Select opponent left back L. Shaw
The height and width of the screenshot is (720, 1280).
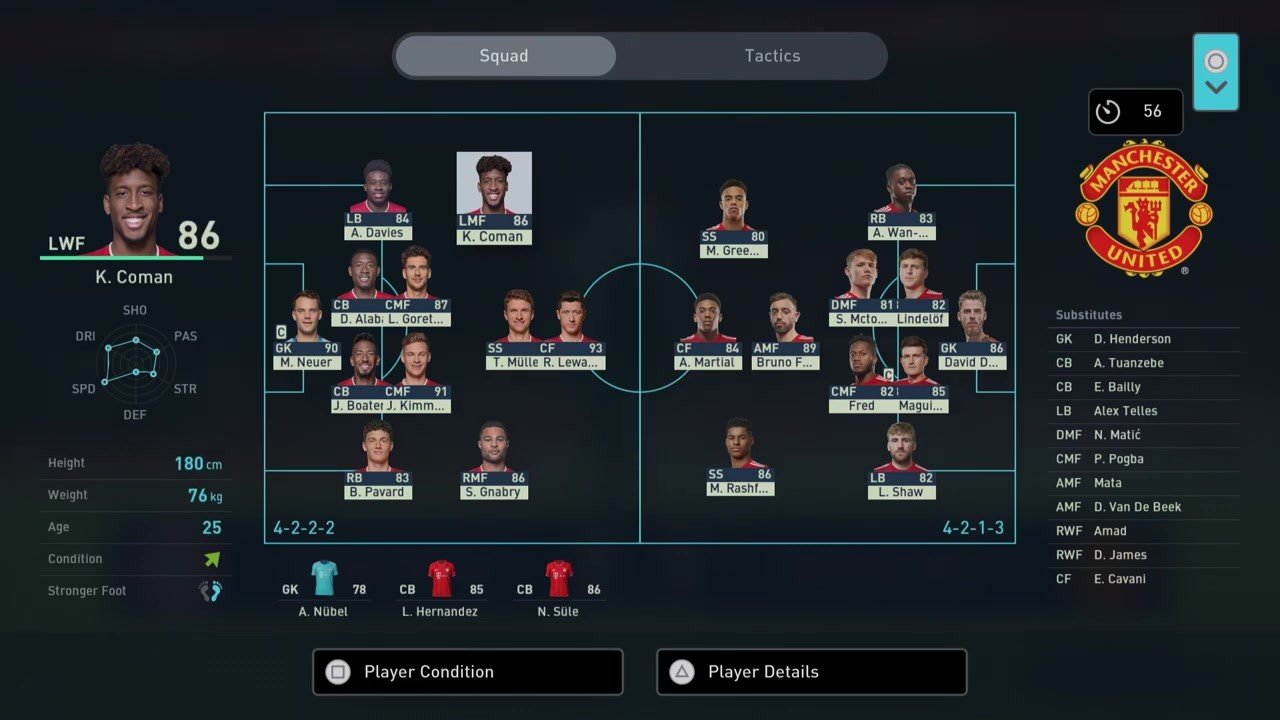900,461
